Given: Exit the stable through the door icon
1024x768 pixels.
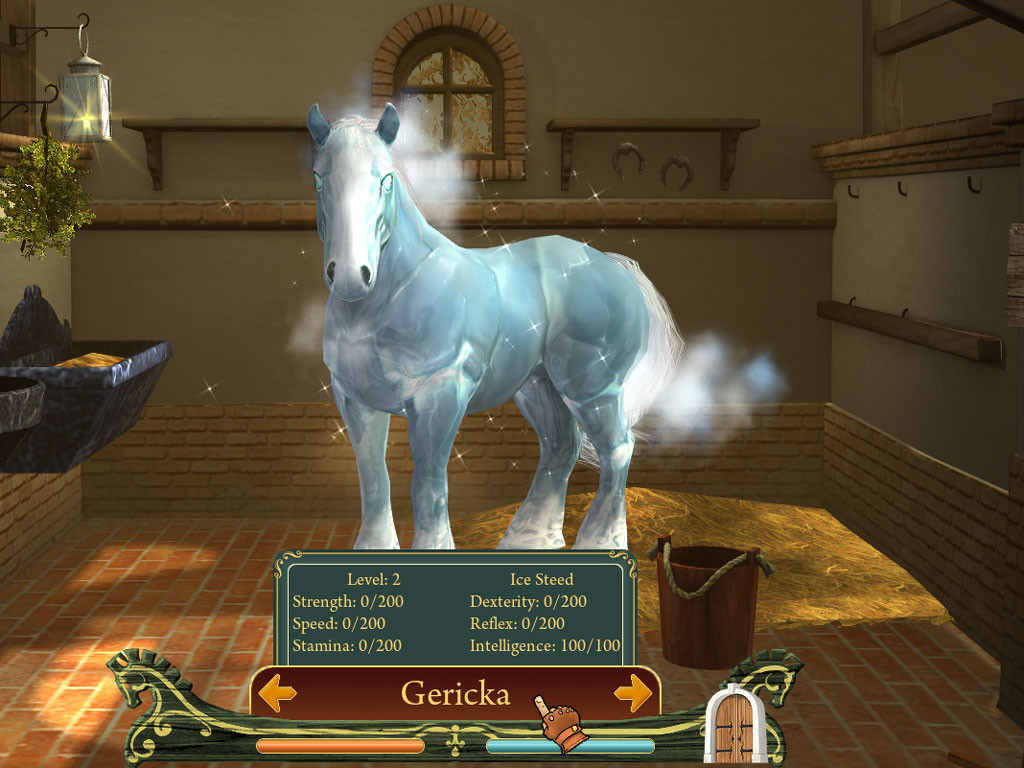Looking at the screenshot, I should click(x=735, y=726).
